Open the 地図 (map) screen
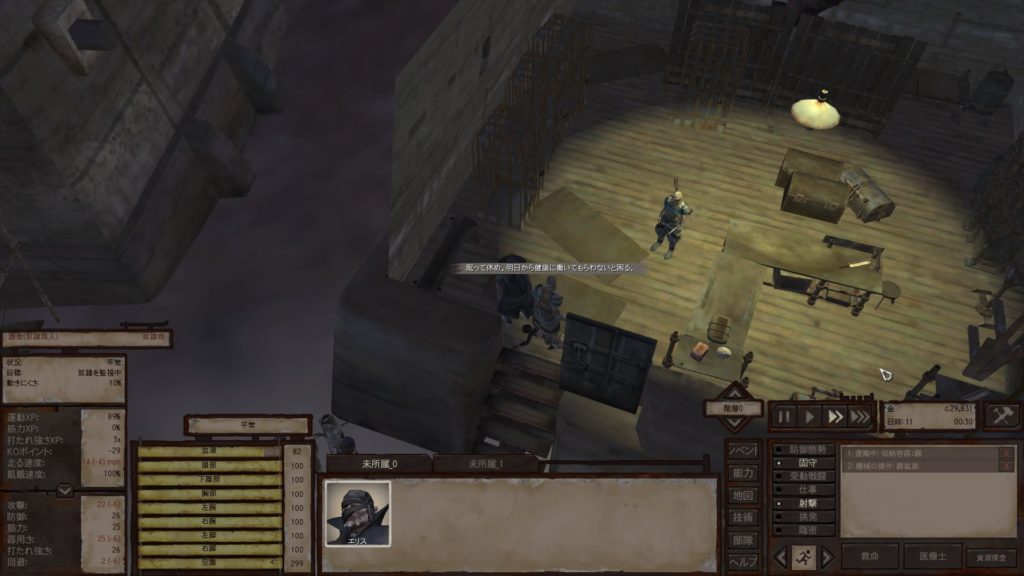 click(742, 495)
